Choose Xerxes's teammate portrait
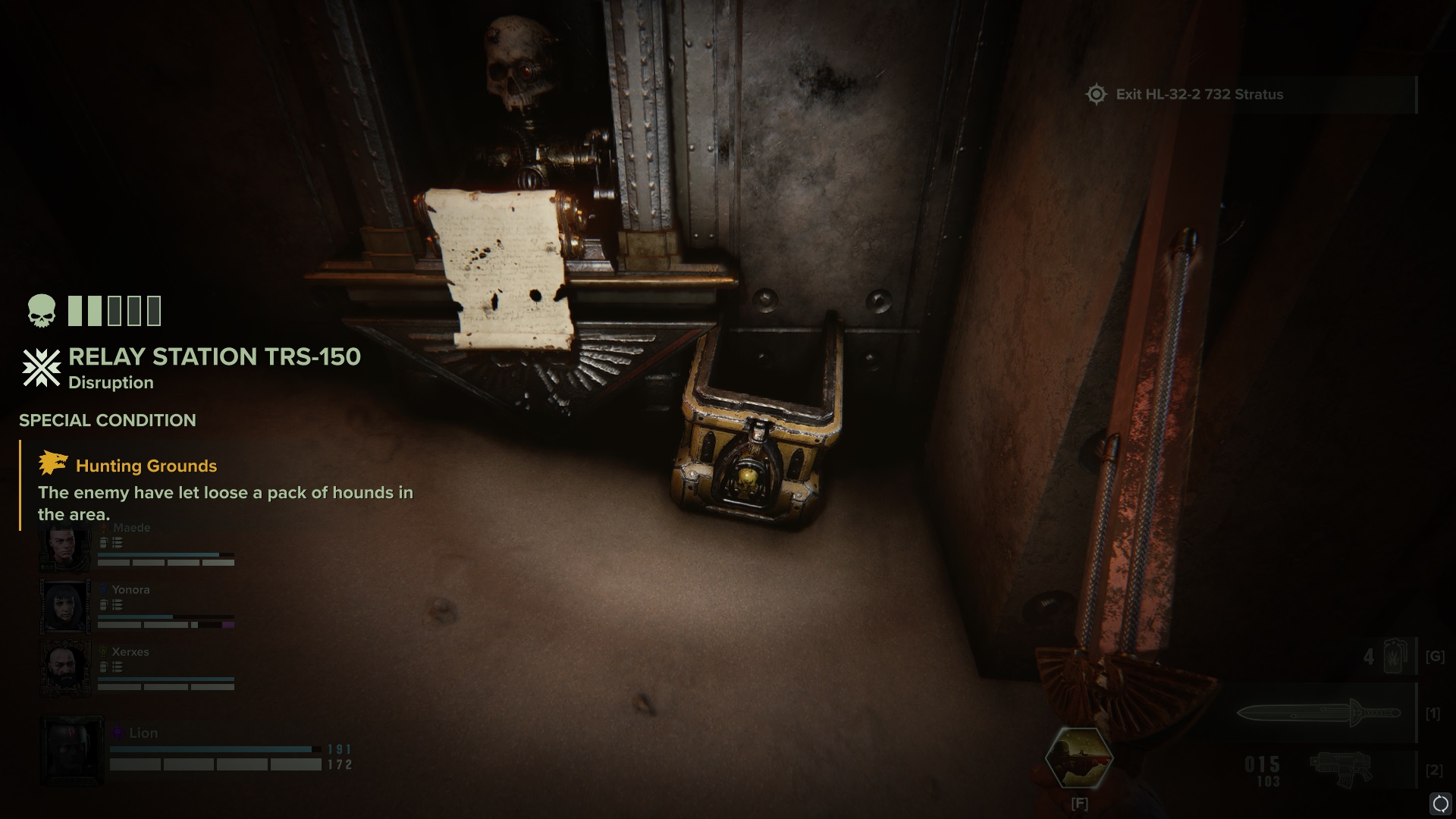1456x819 pixels. 65,669
